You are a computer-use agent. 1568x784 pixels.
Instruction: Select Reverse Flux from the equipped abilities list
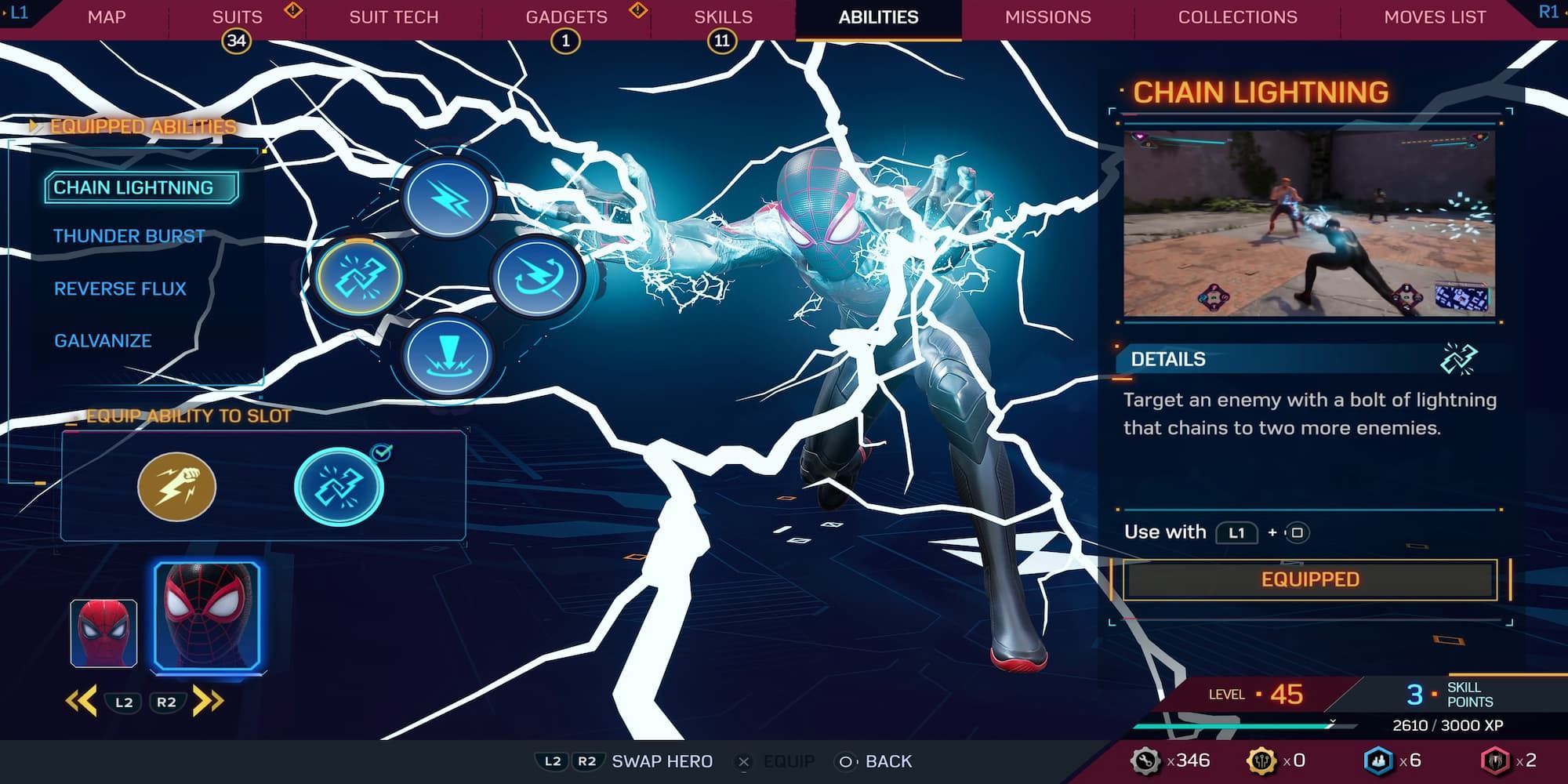pyautogui.click(x=120, y=289)
